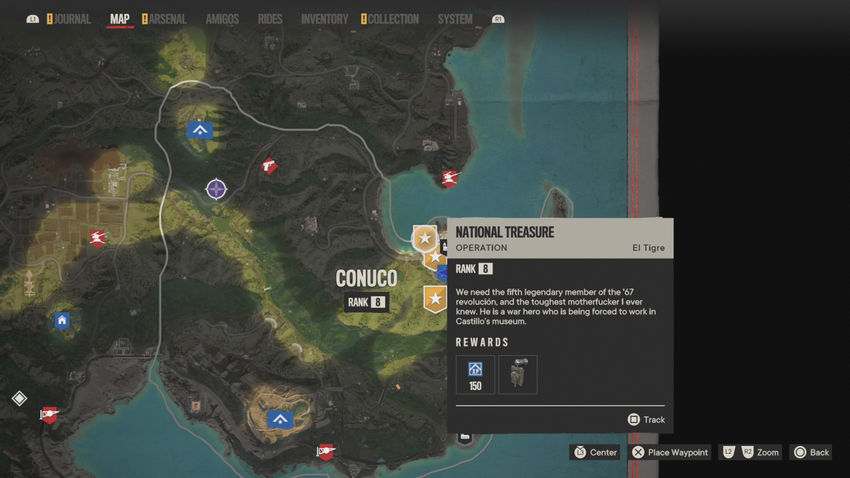Go to the Rides tab
Image resolution: width=850 pixels, height=478 pixels.
tap(270, 19)
